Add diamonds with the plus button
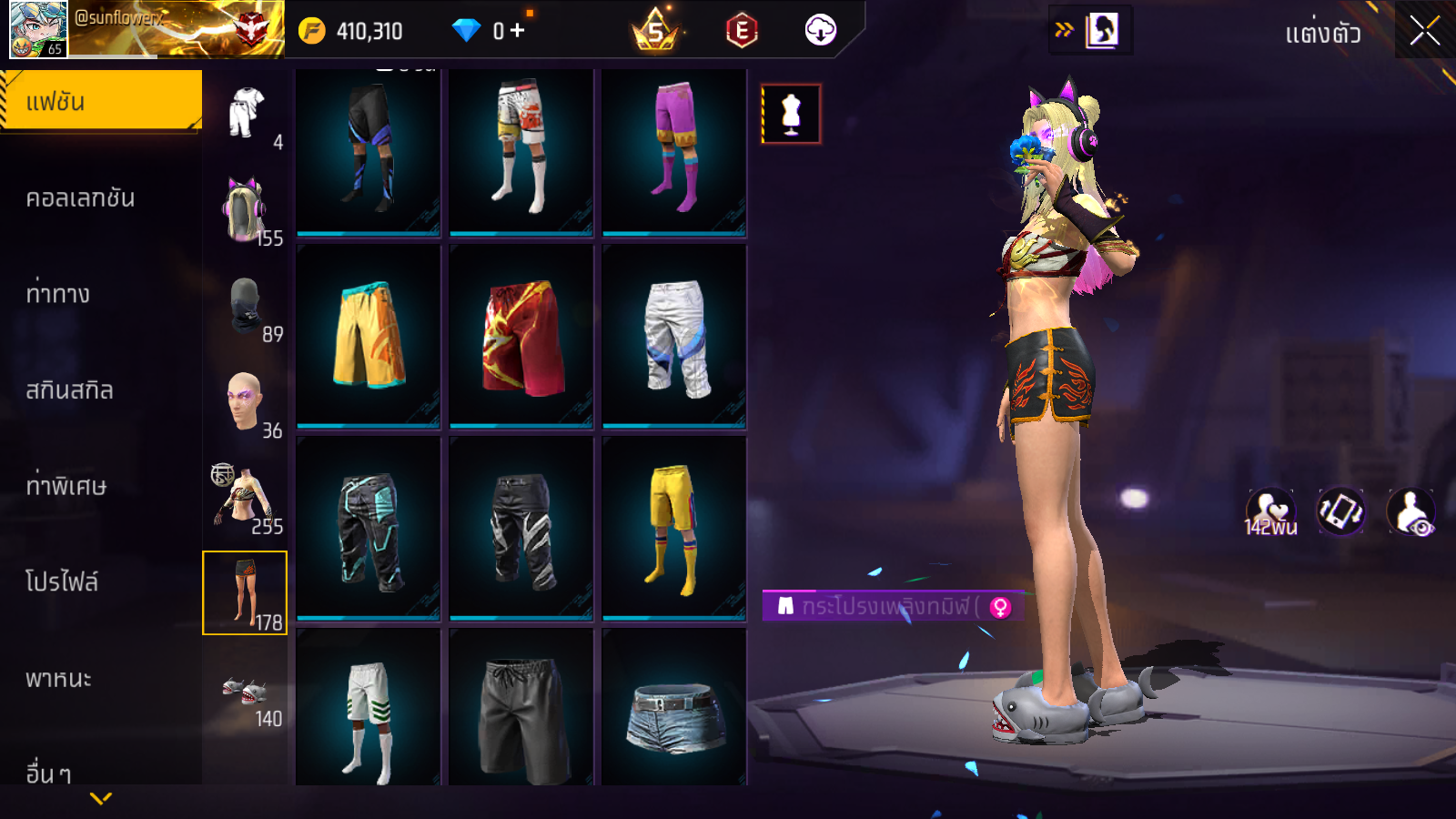The height and width of the screenshot is (819, 1456). [518, 31]
